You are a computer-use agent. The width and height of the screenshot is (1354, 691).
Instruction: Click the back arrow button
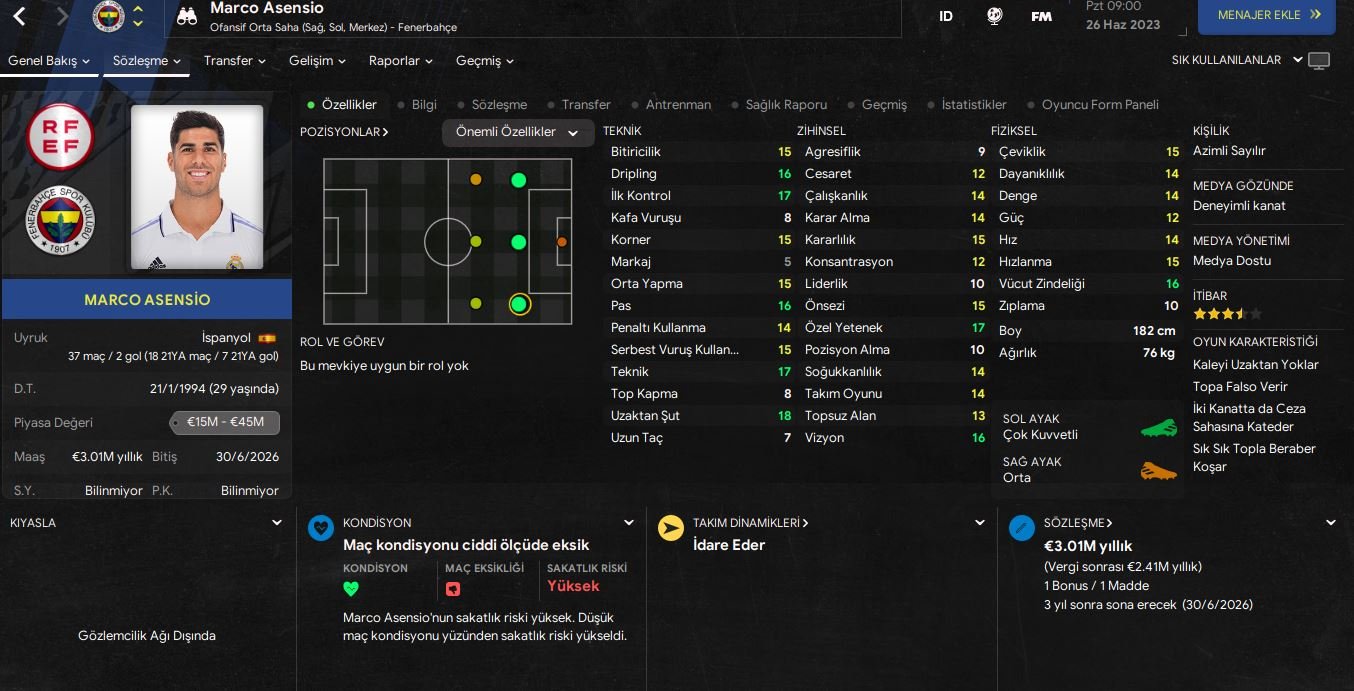click(19, 16)
